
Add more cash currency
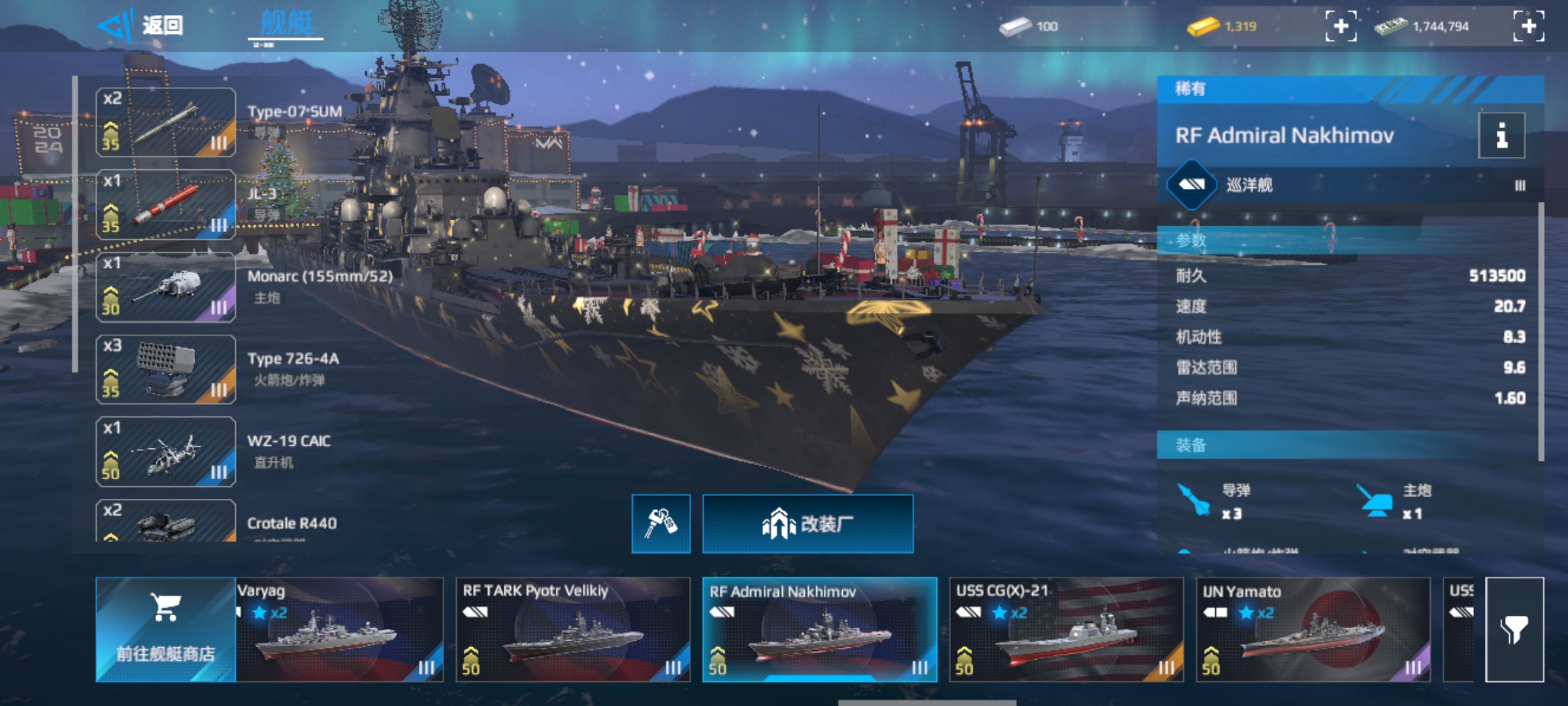(x=1529, y=26)
